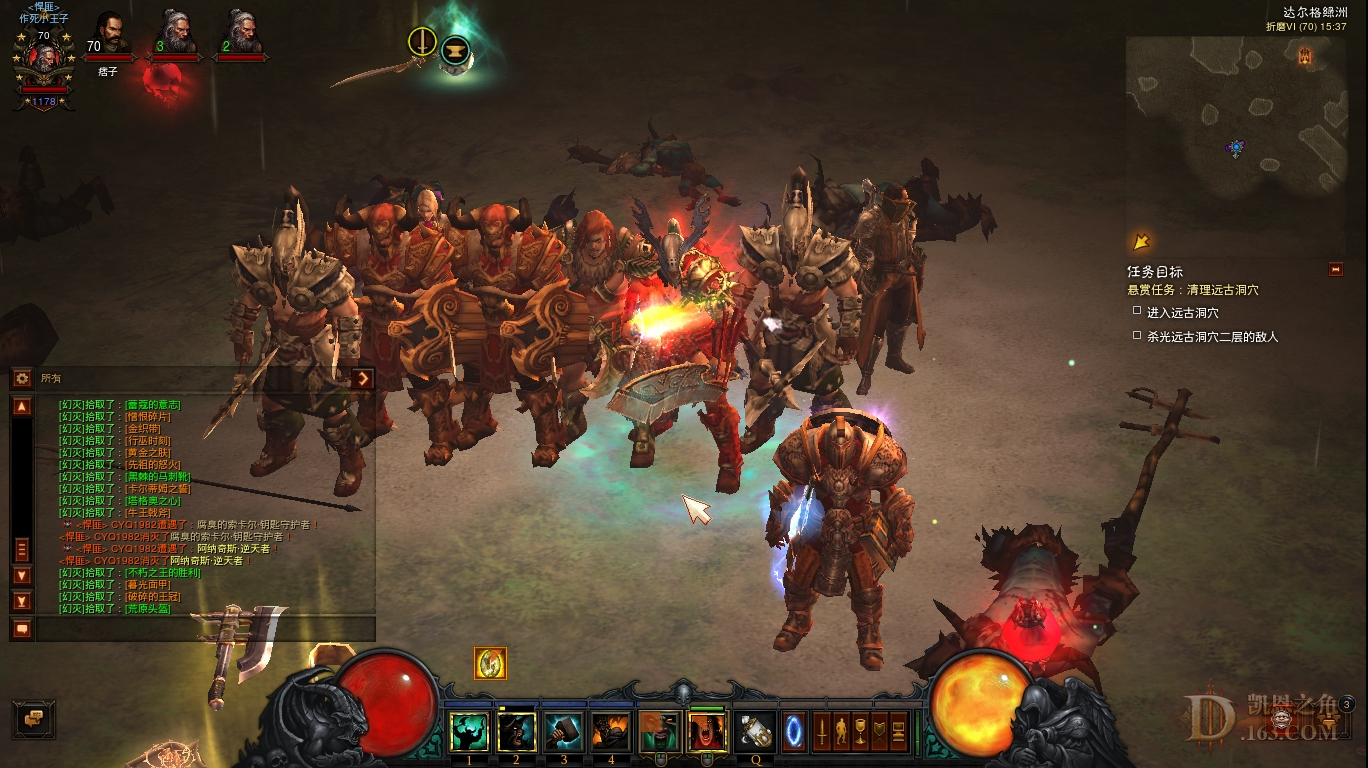The height and width of the screenshot is (768, 1368).
Task: Activate the hammer skill in slot 3
Action: [565, 732]
